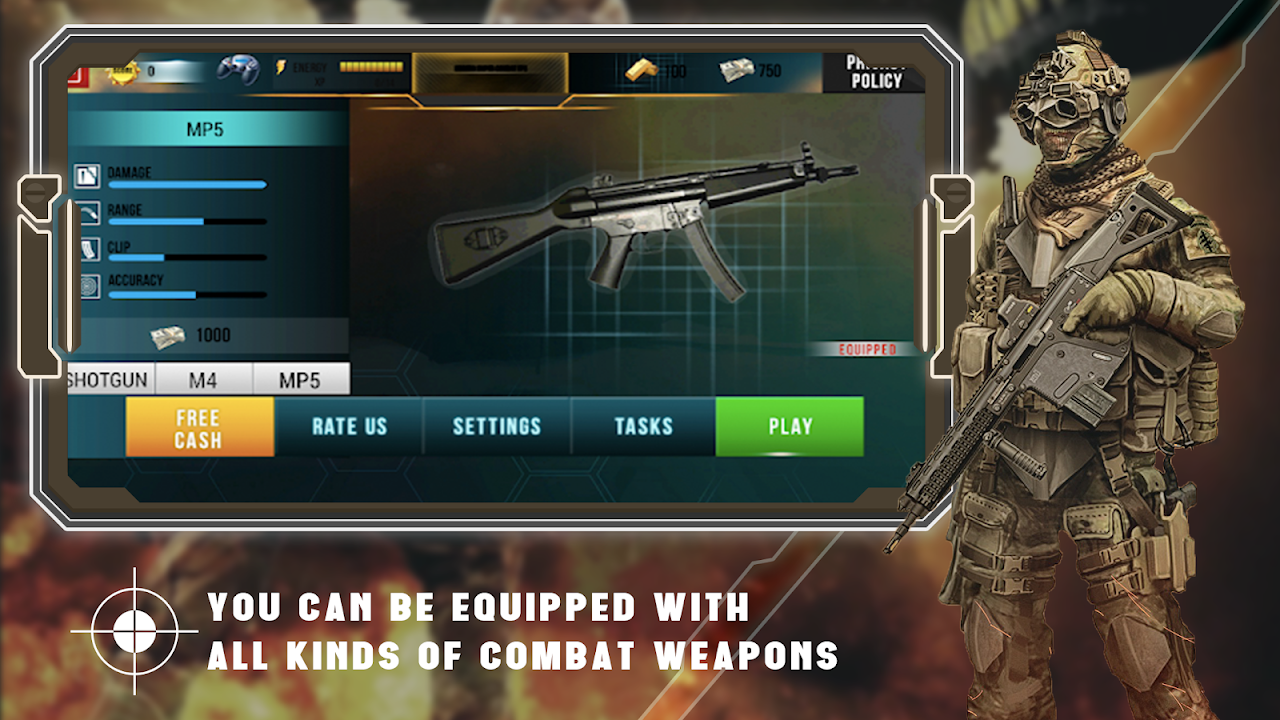This screenshot has width=1280, height=720.
Task: Tap the gold bars currency icon
Action: coord(642,70)
